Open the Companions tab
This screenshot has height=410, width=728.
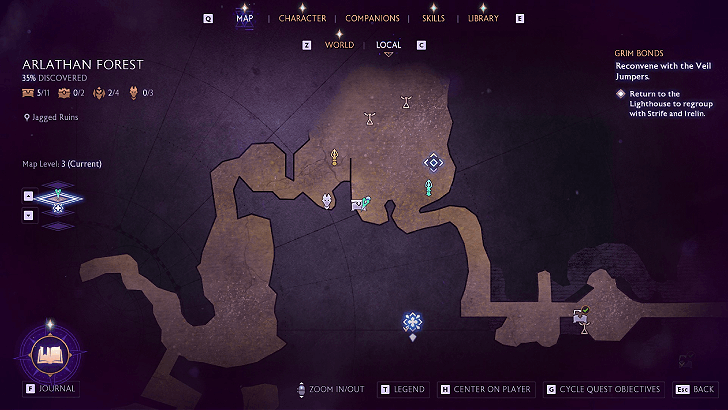point(372,18)
